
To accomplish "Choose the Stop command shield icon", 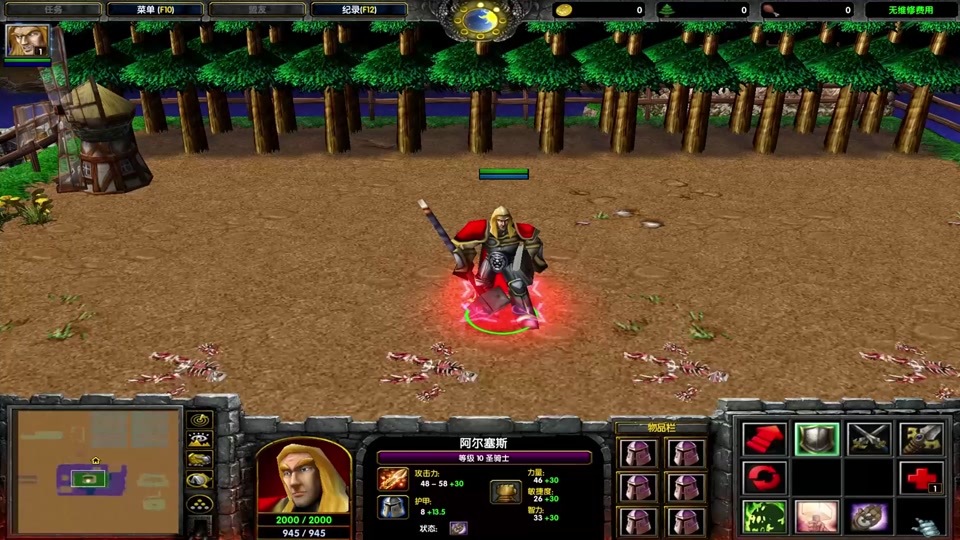I will point(816,439).
